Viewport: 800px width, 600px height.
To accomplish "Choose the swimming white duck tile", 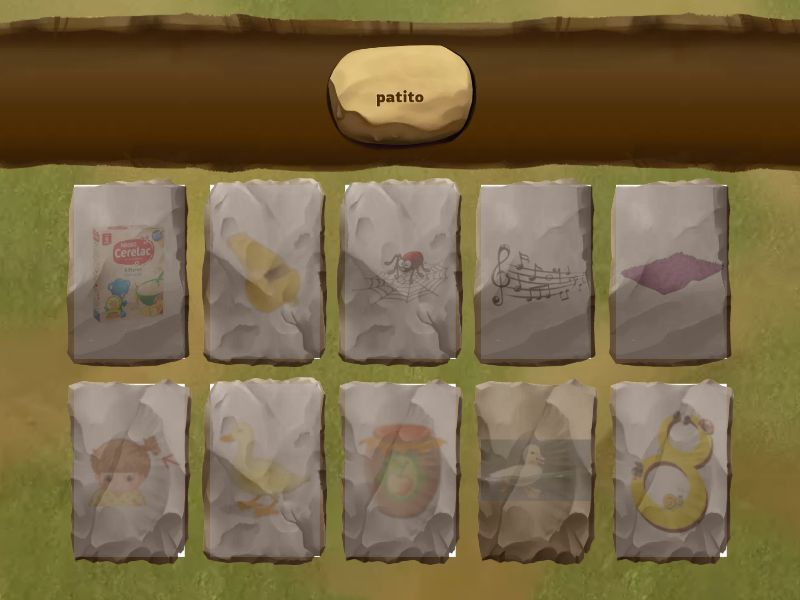I will (x=535, y=470).
